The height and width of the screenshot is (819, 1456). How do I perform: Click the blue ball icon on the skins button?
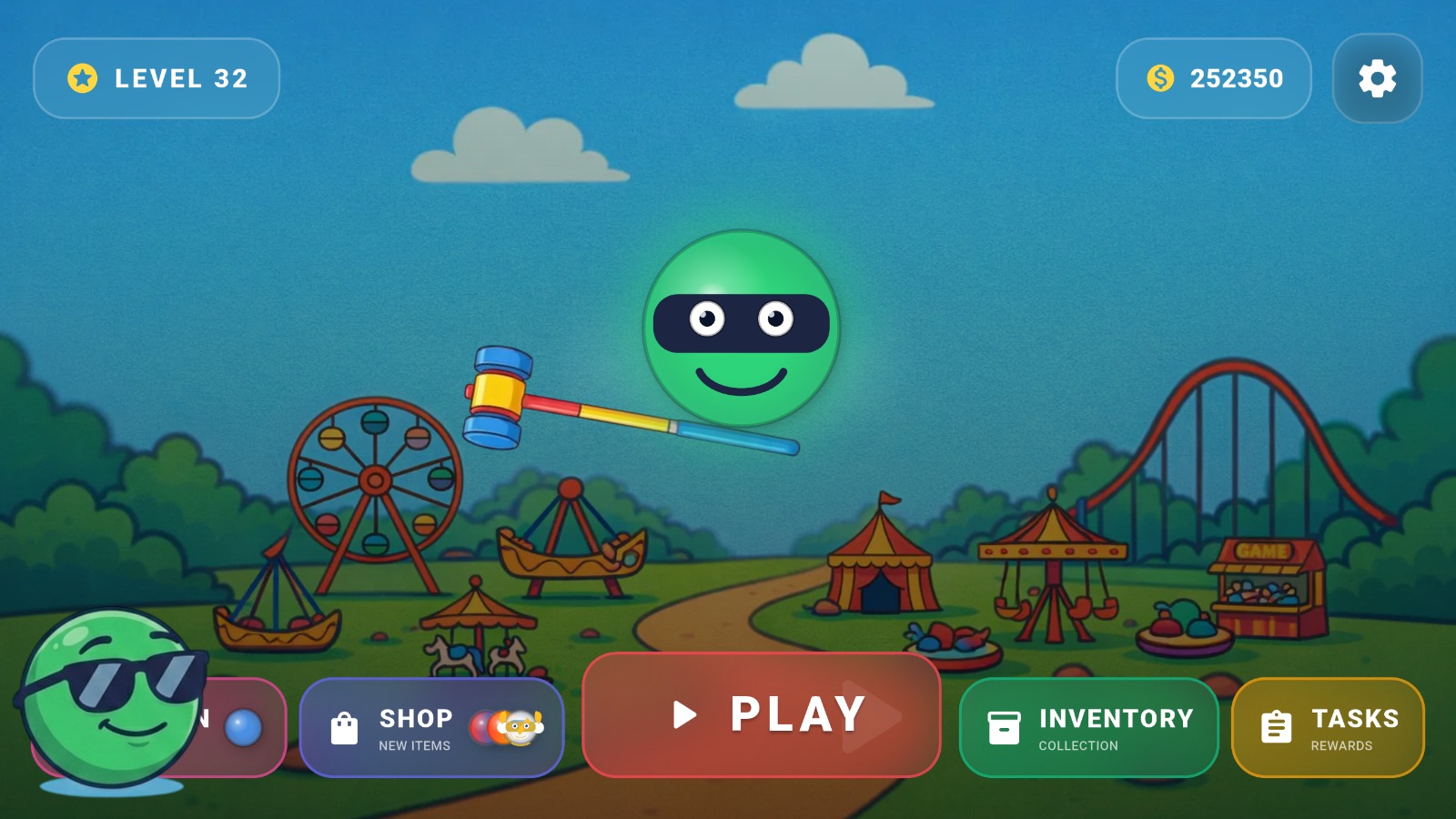(x=242, y=726)
